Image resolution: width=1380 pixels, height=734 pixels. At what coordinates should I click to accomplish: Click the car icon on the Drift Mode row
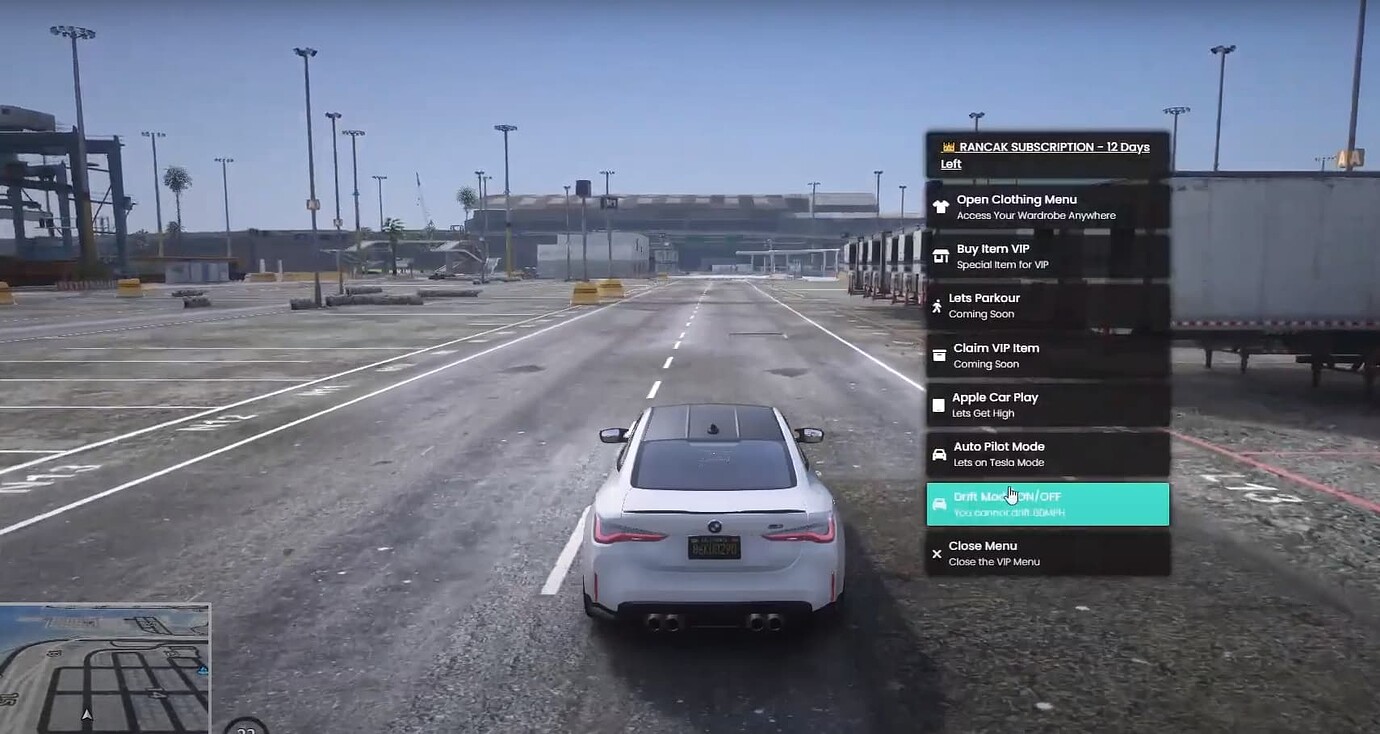pos(938,502)
